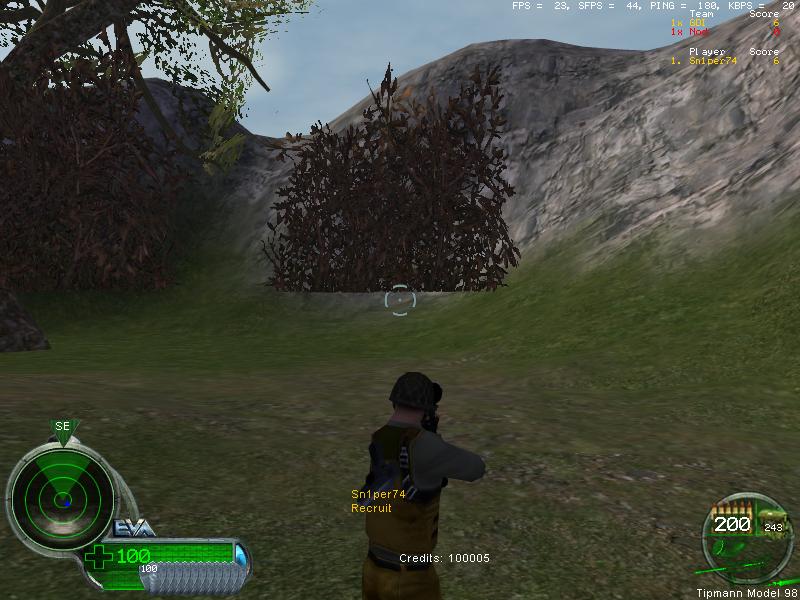Image resolution: width=800 pixels, height=600 pixels.
Task: Click the circular green radar minimap
Action: click(x=61, y=497)
